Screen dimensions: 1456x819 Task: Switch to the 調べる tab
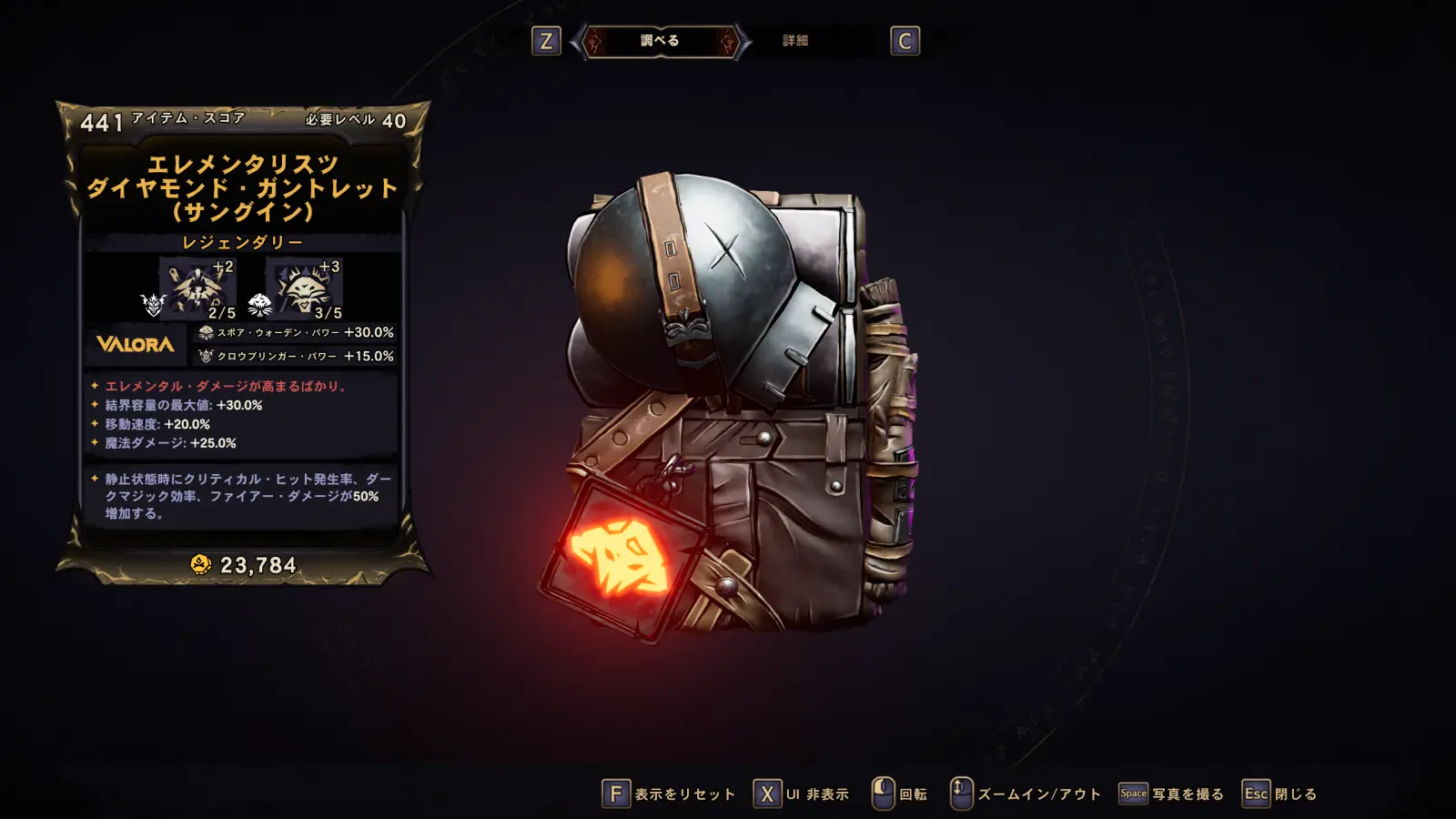click(x=660, y=41)
